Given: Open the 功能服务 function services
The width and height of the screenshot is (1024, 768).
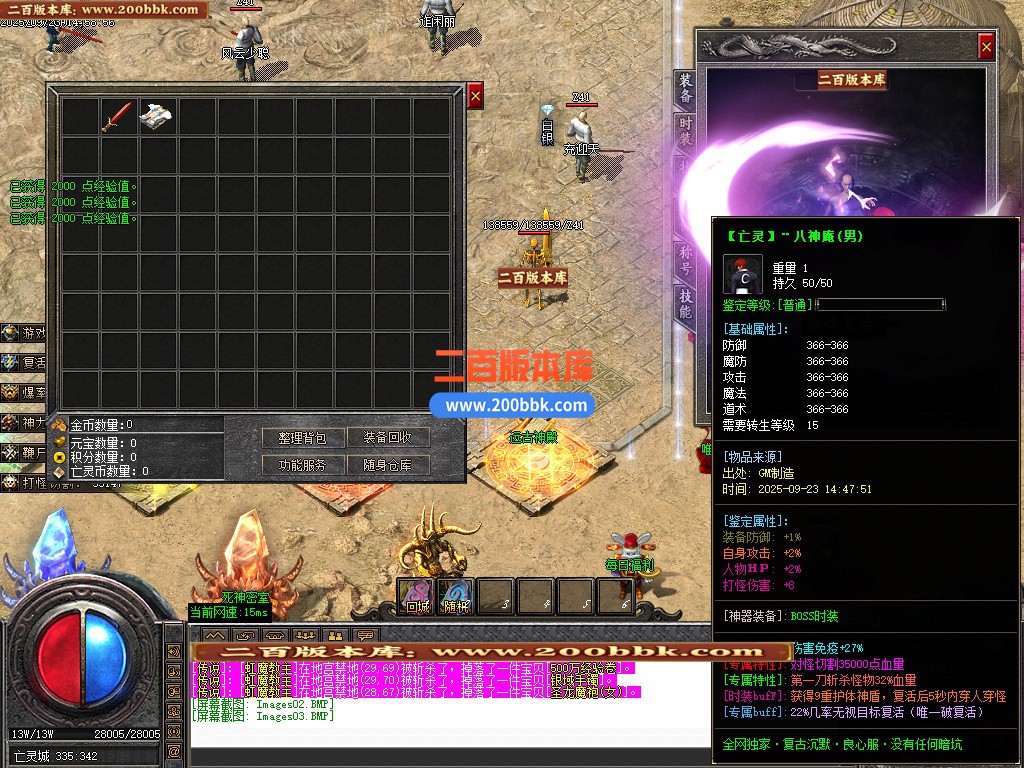Looking at the screenshot, I should click(x=304, y=465).
